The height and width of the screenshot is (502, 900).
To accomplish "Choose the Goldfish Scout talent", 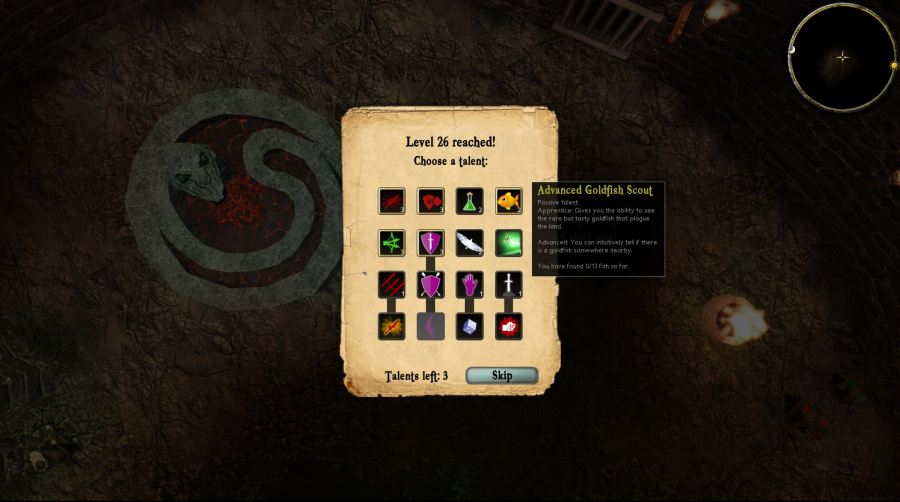I will pyautogui.click(x=509, y=201).
